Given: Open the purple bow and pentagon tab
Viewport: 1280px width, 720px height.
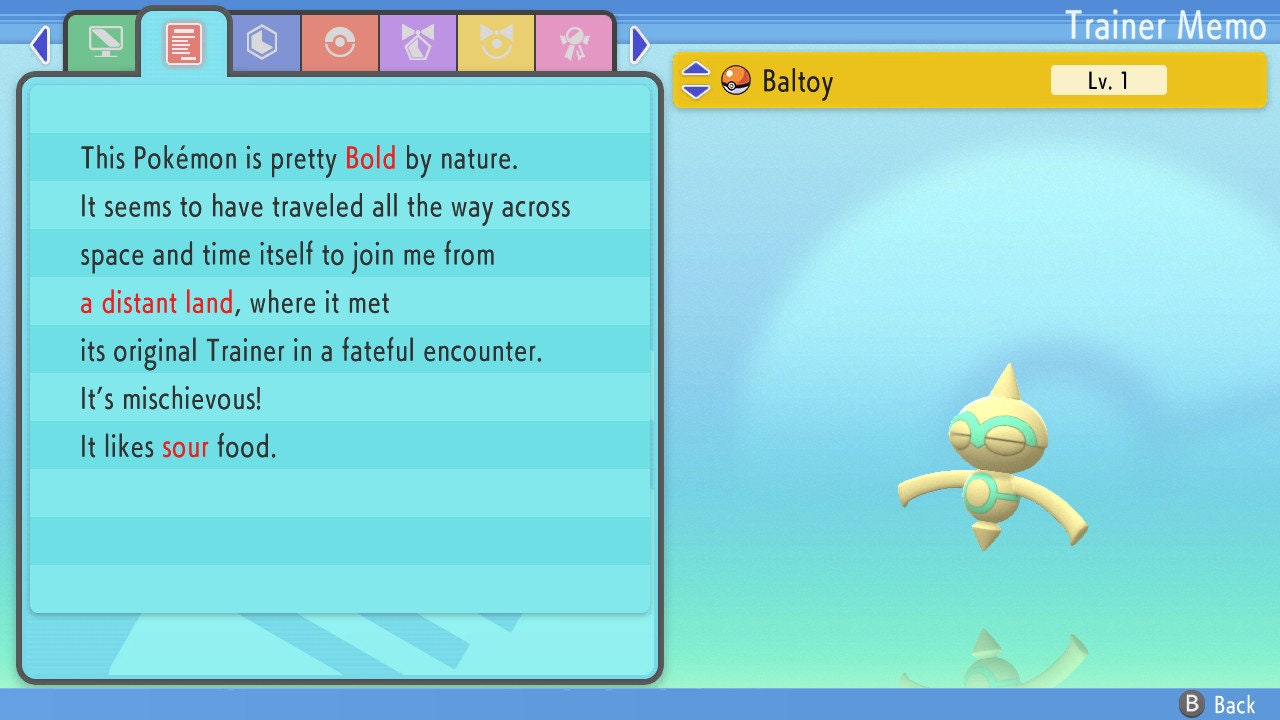Looking at the screenshot, I should 418,43.
